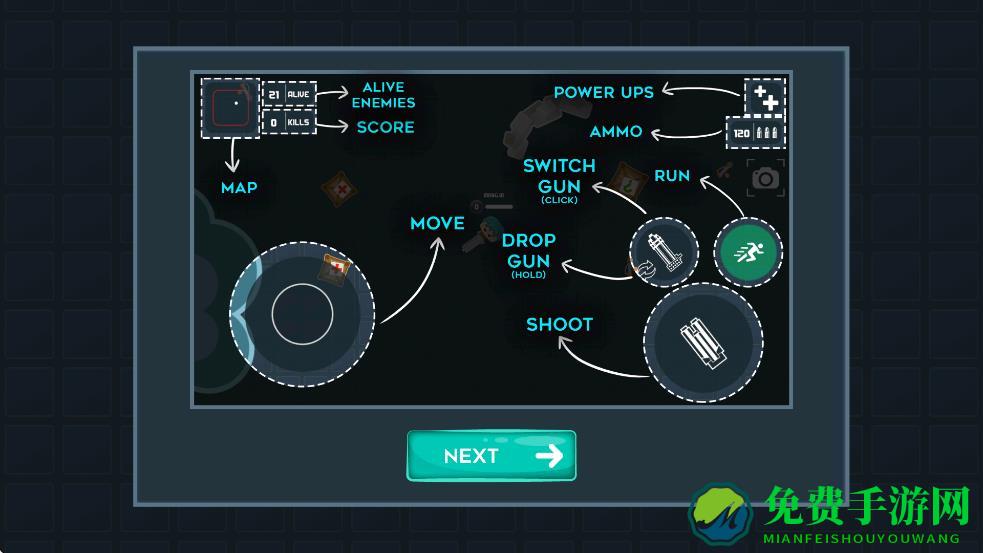
Task: Open the minimap square
Action: [x=229, y=107]
